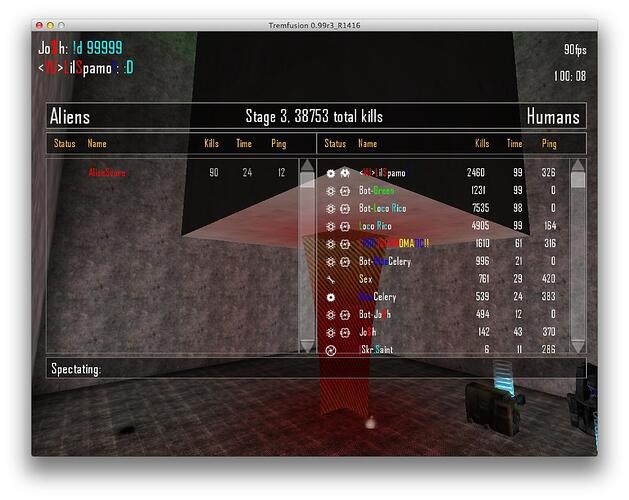Close the Tremfusion window
Screen dimensions: 629x500
37,24
